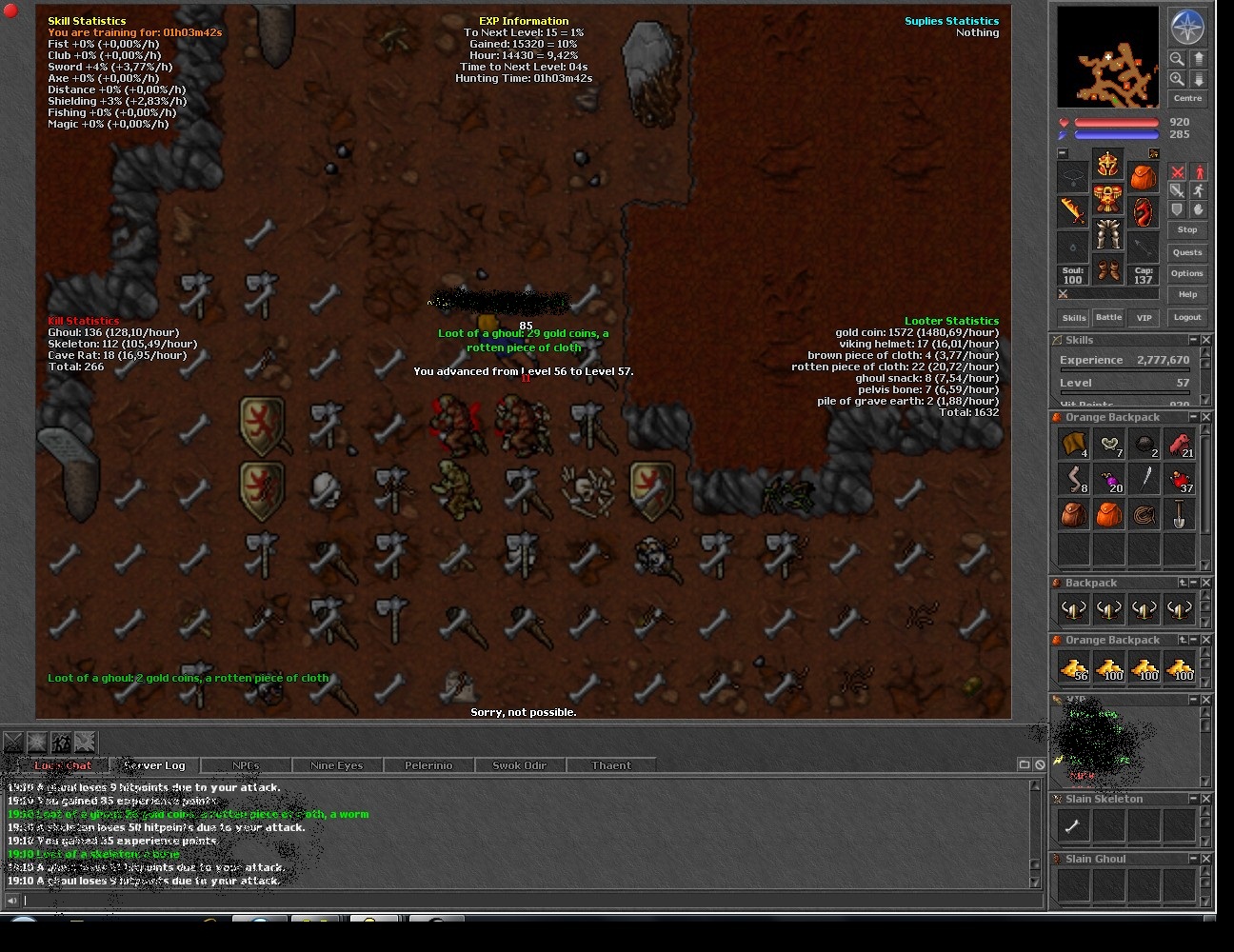Close the Skills panel
This screenshot has height=952, width=1234.
tap(1206, 340)
